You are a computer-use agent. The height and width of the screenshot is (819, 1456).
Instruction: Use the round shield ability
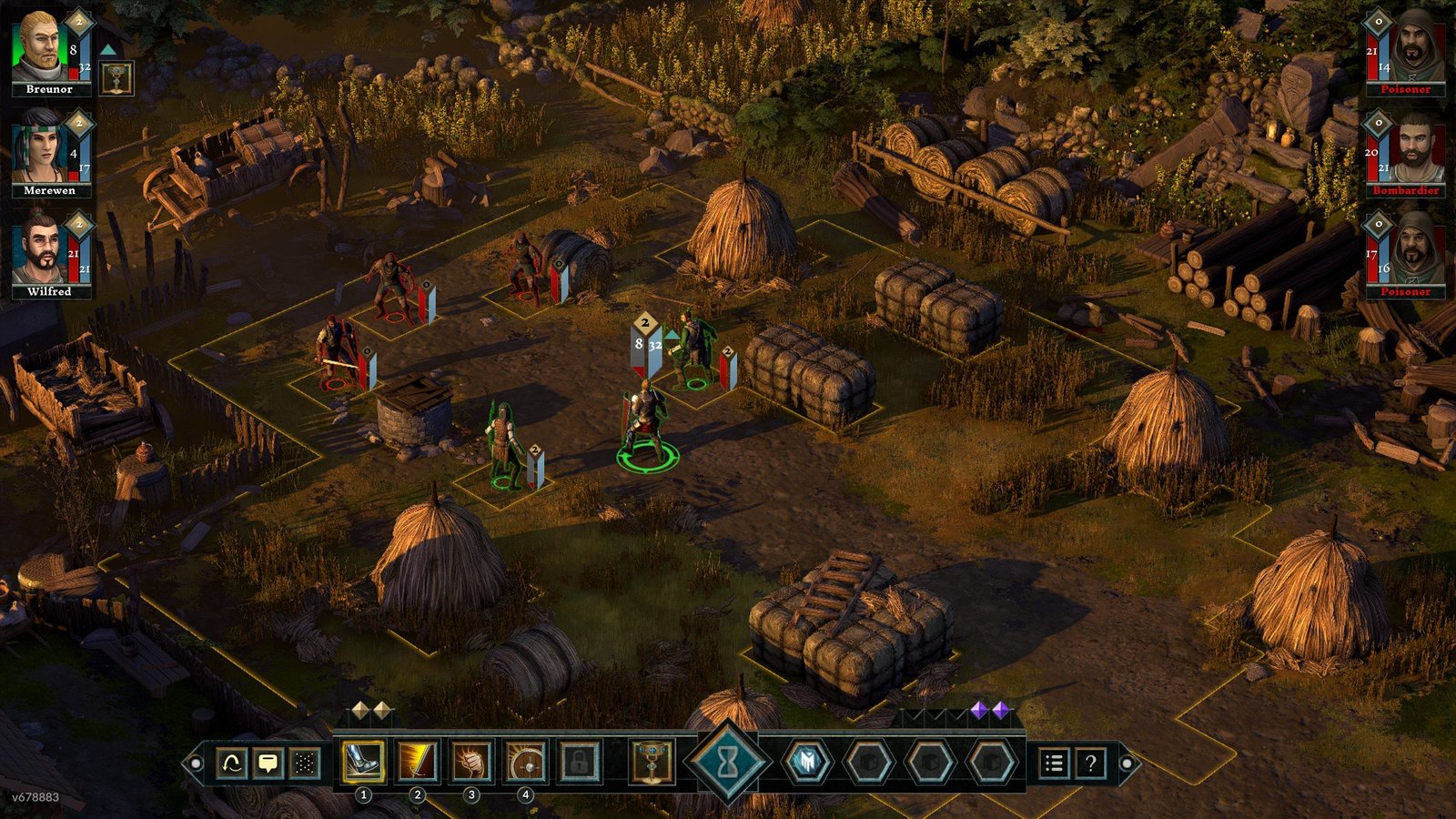pos(525,763)
